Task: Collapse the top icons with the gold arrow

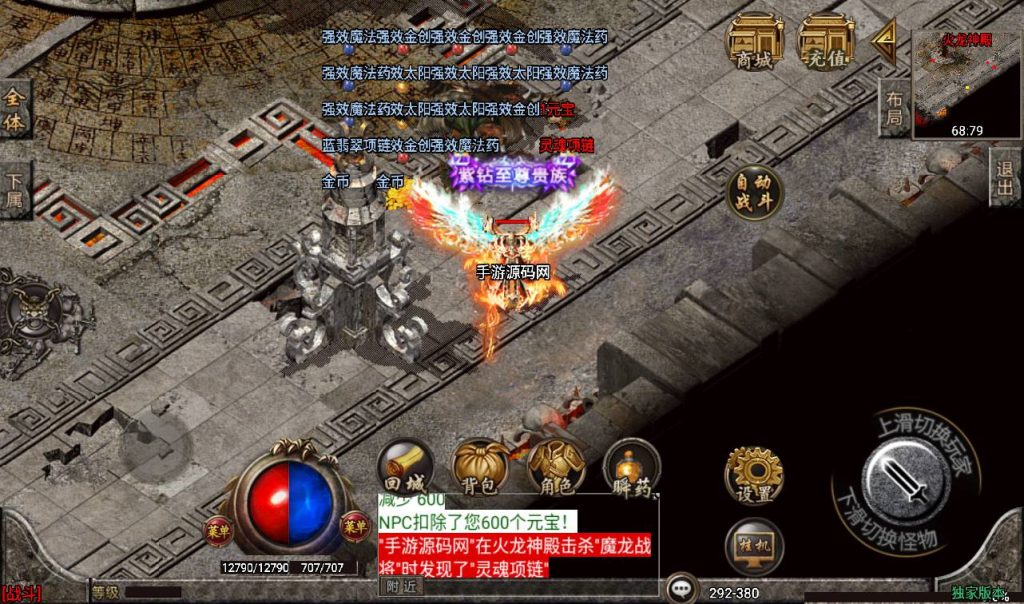Action: pyautogui.click(x=883, y=41)
